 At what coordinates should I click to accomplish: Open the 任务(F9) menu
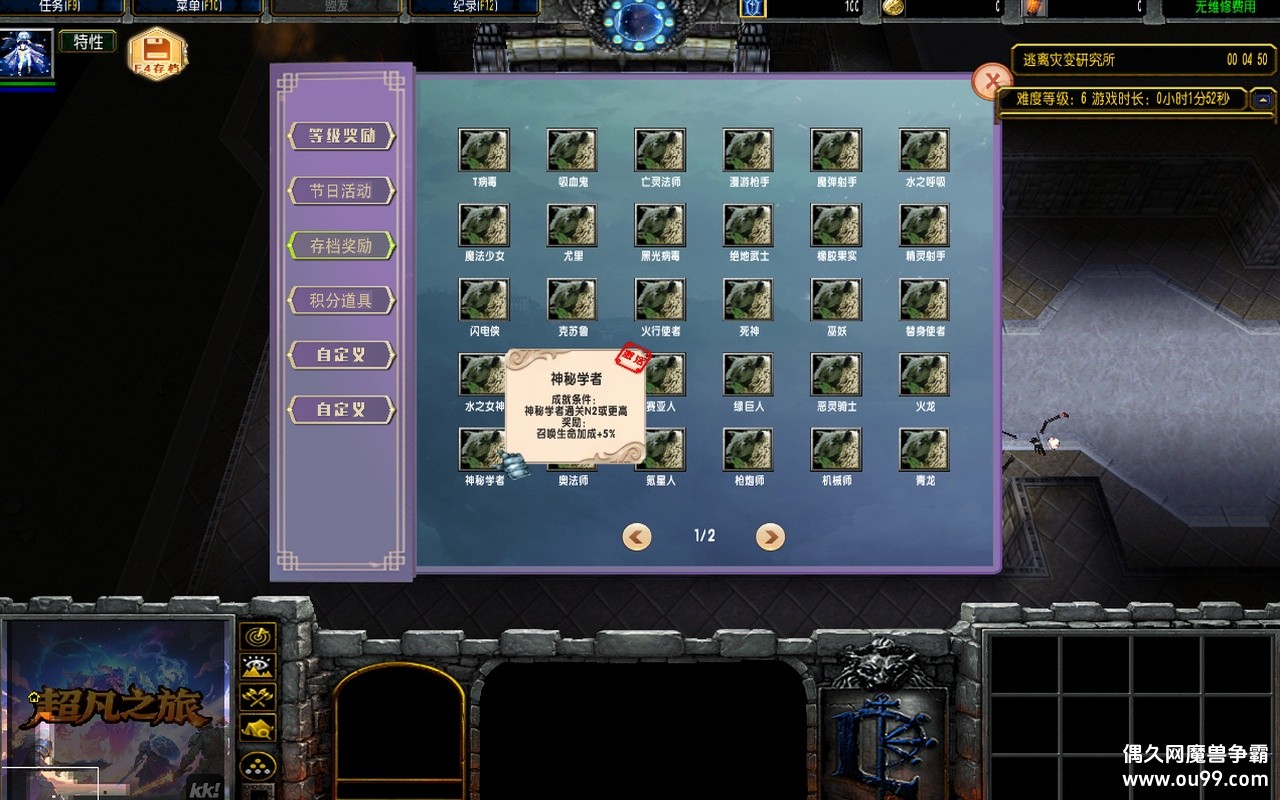(60, 6)
